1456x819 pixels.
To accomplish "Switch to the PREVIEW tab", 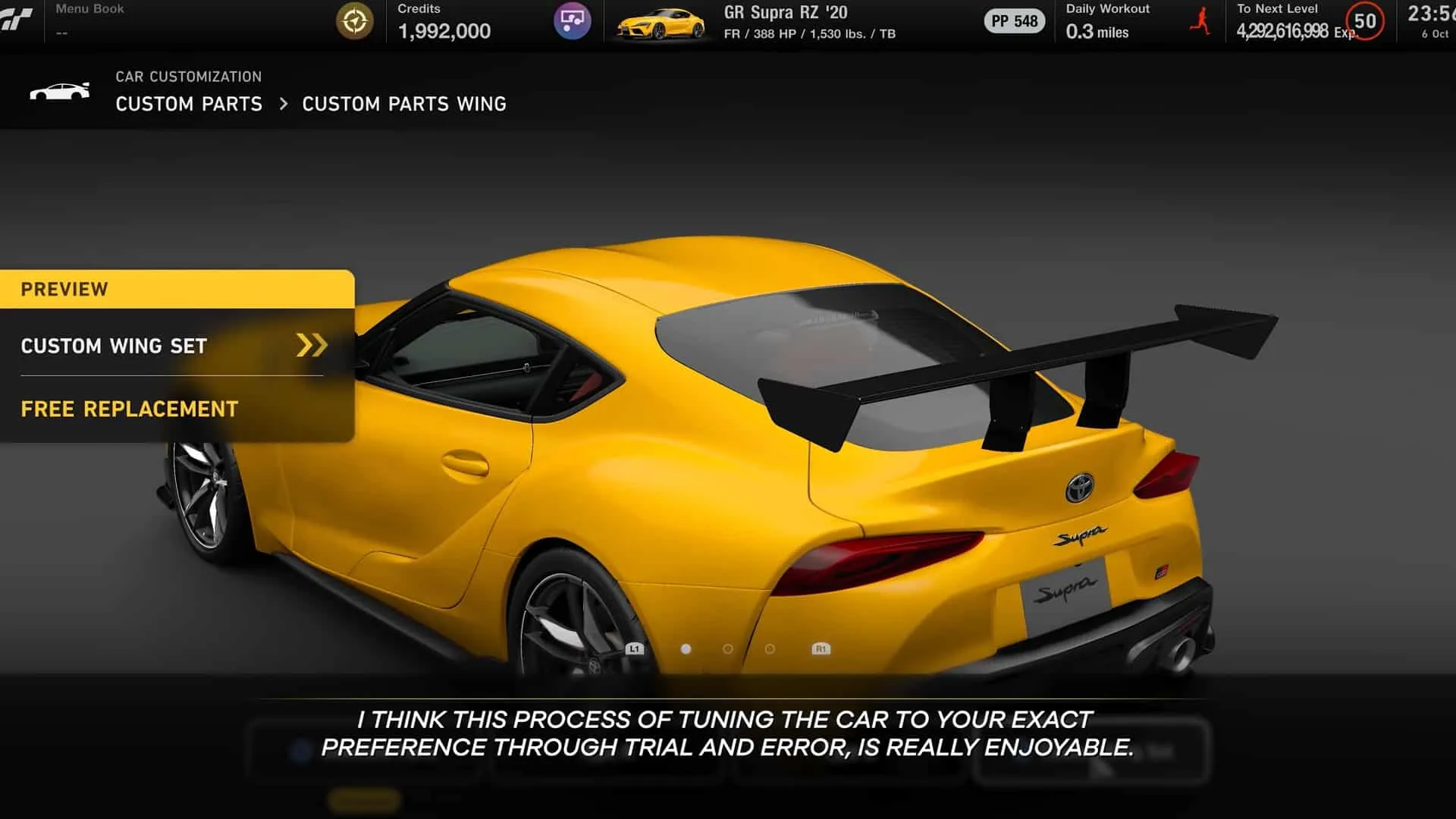I will coord(64,289).
